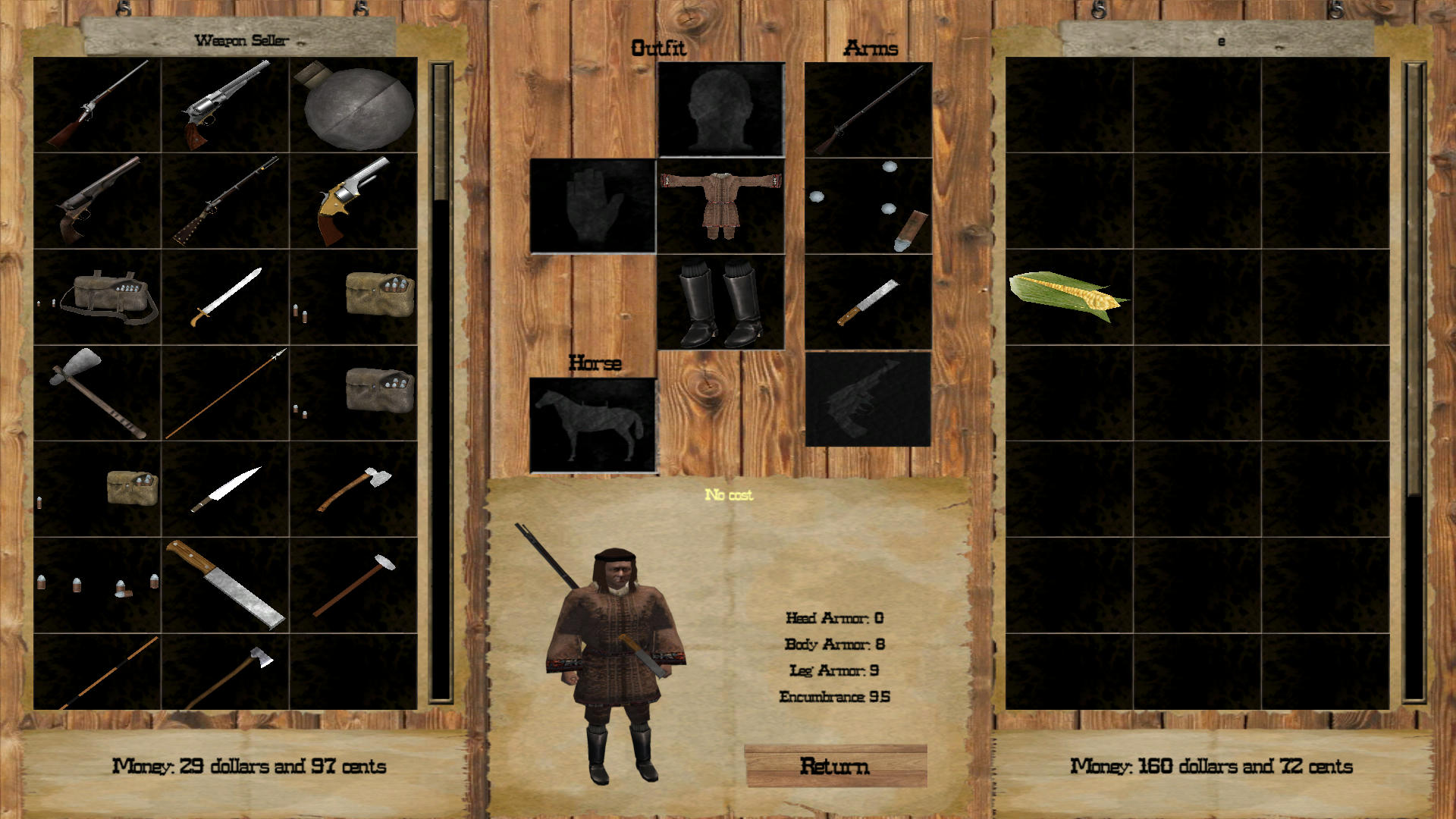Select the empty gloves hand slot
1456x819 pixels.
click(x=593, y=206)
